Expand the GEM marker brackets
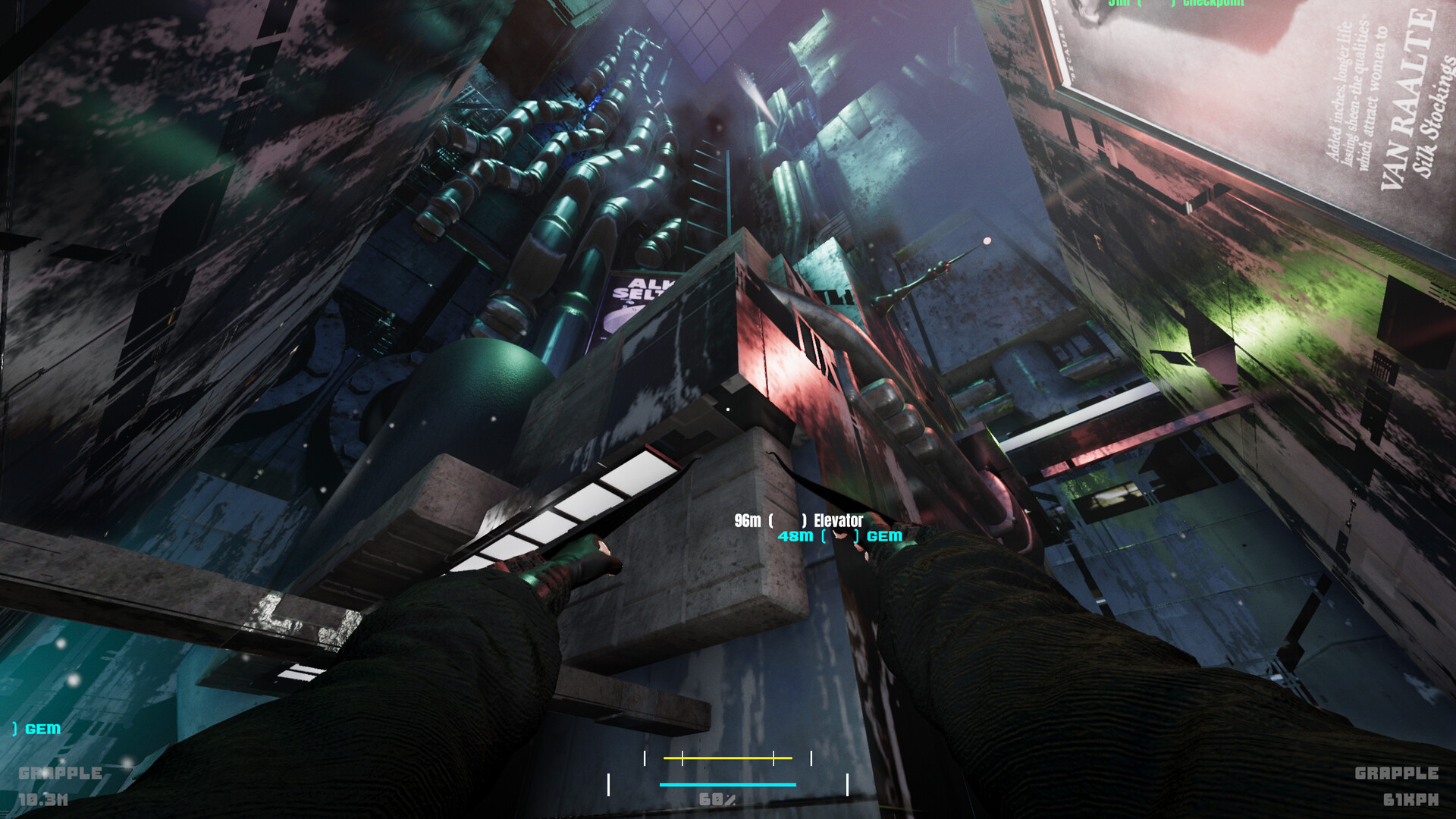This screenshot has height=819, width=1456. click(841, 535)
